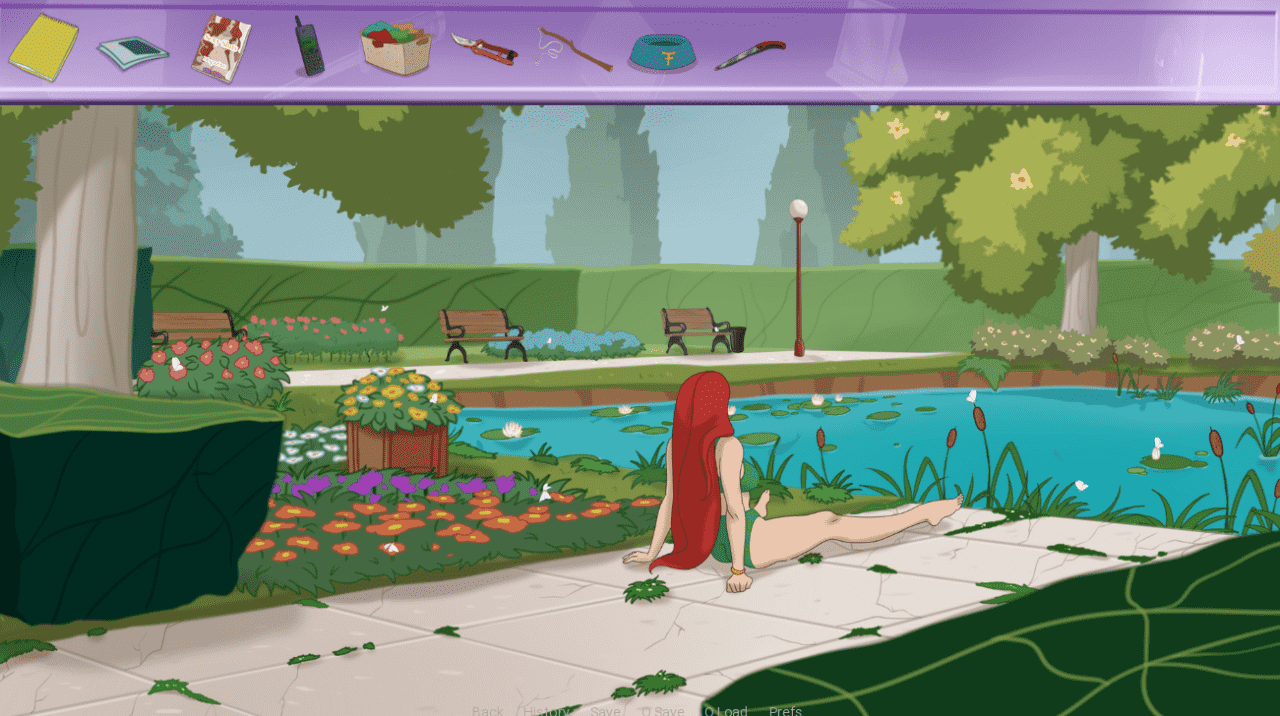1280x716 pixels.
Task: Select the yellow notepad in the inventory
Action: (44, 47)
